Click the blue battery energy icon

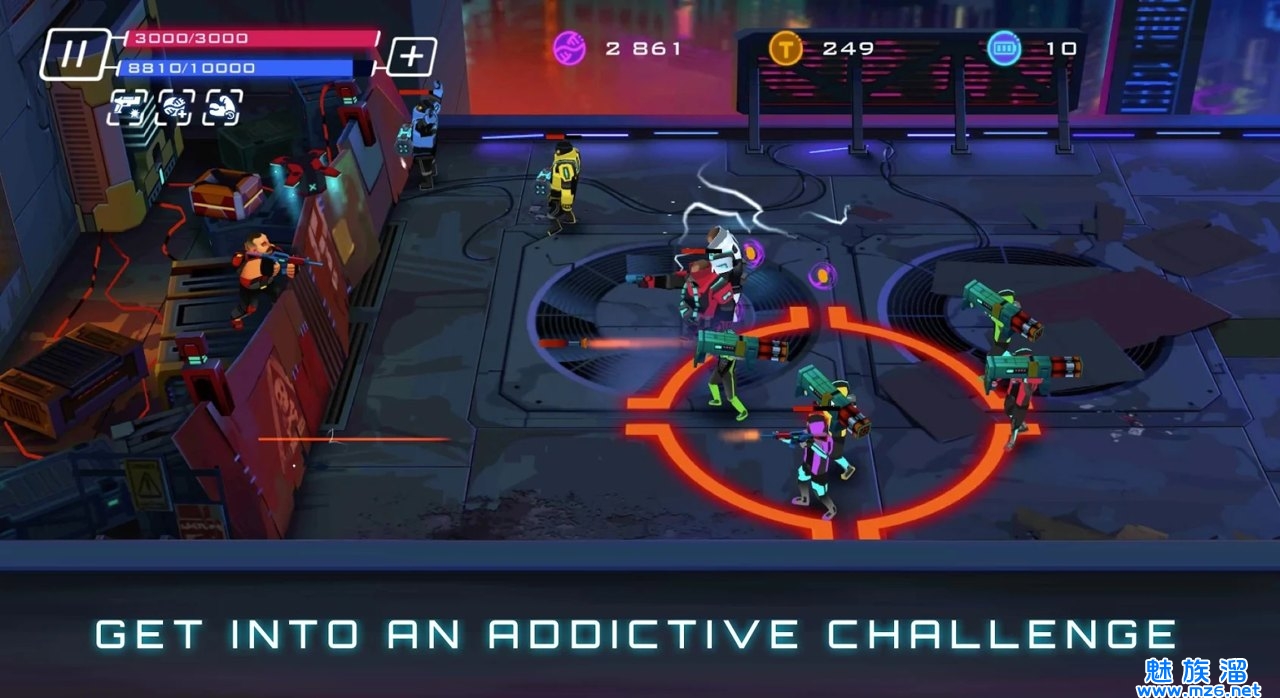1004,48
